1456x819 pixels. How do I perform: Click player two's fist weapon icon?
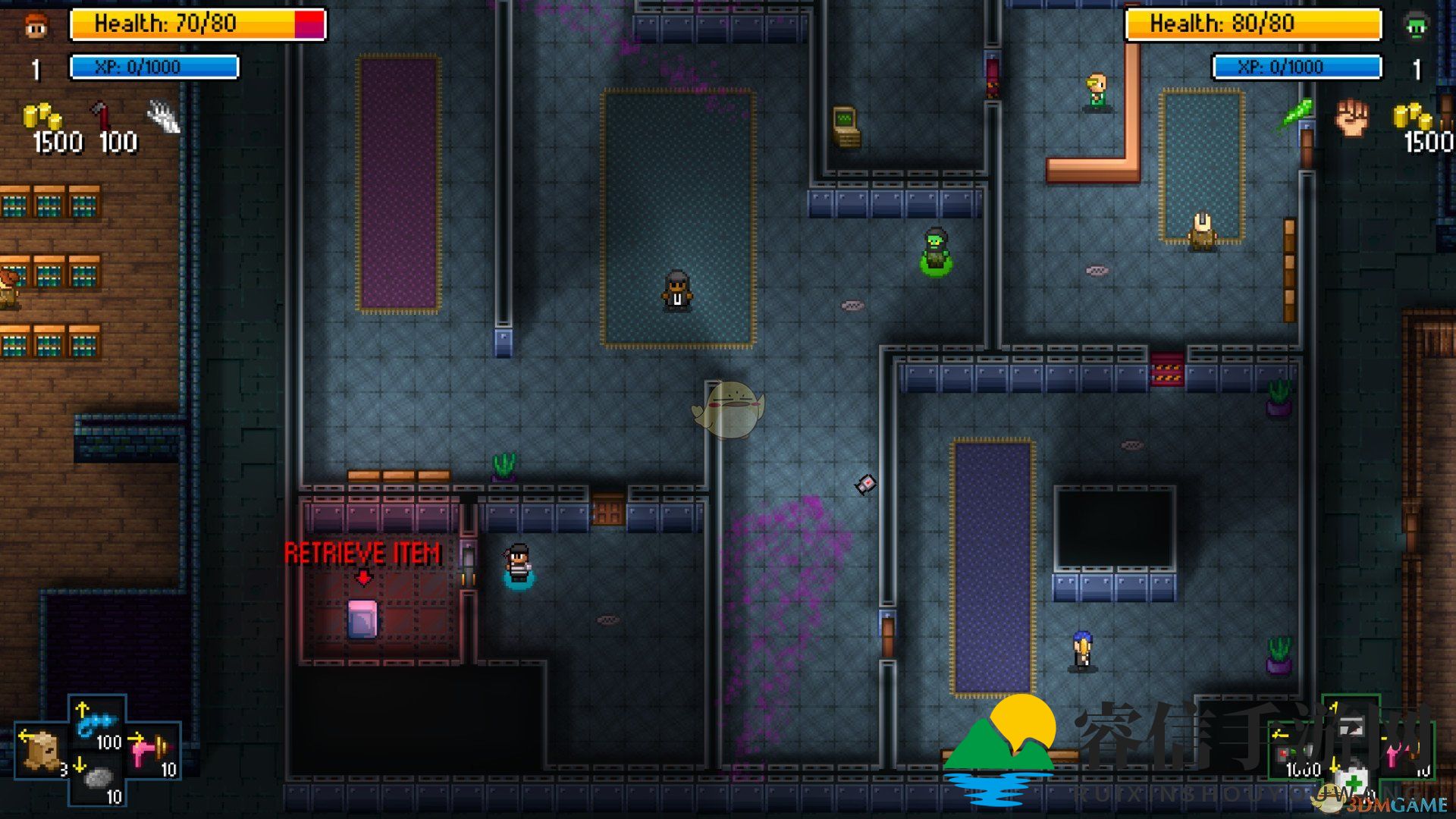click(1352, 117)
